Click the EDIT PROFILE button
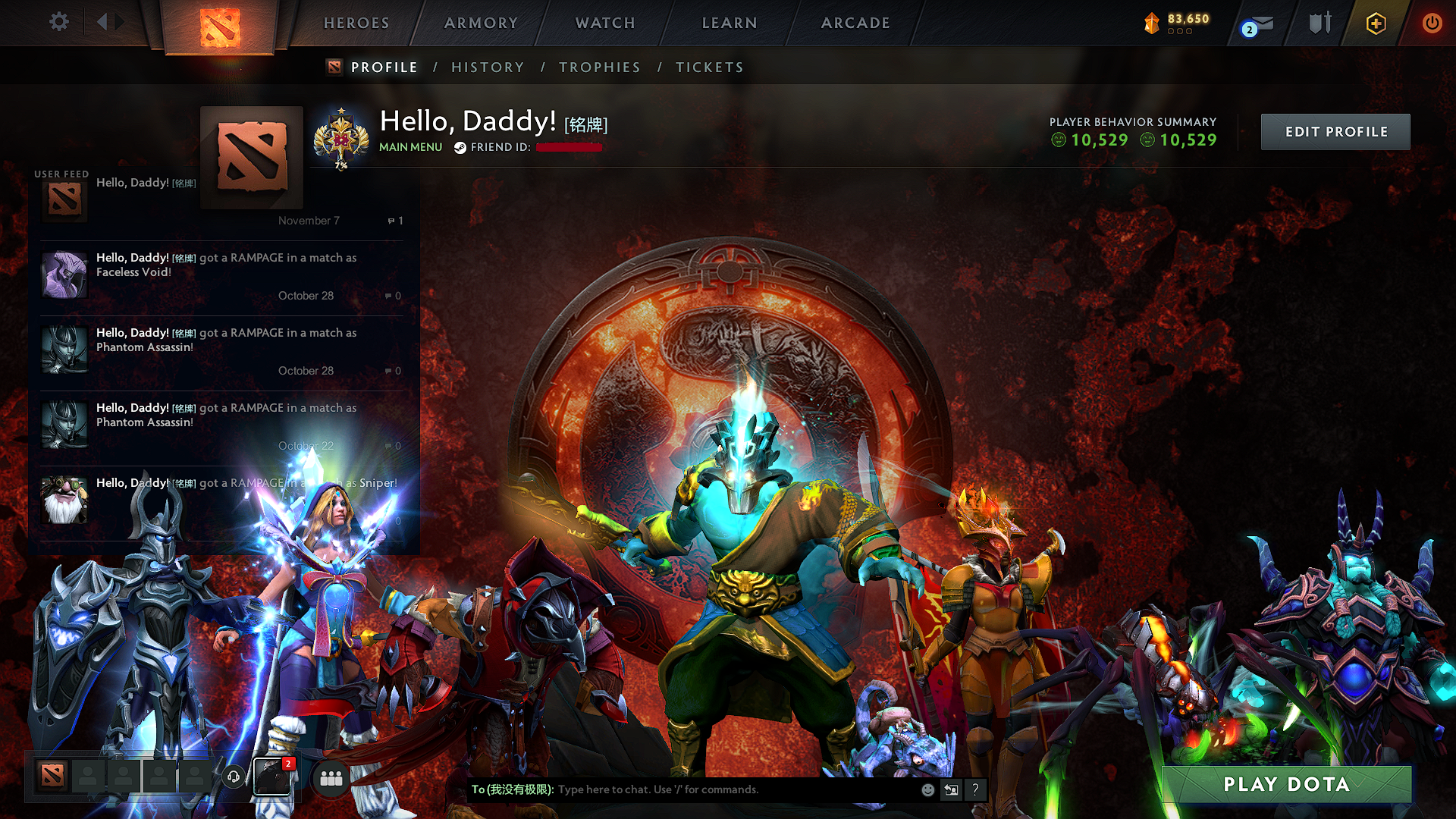 pyautogui.click(x=1335, y=131)
